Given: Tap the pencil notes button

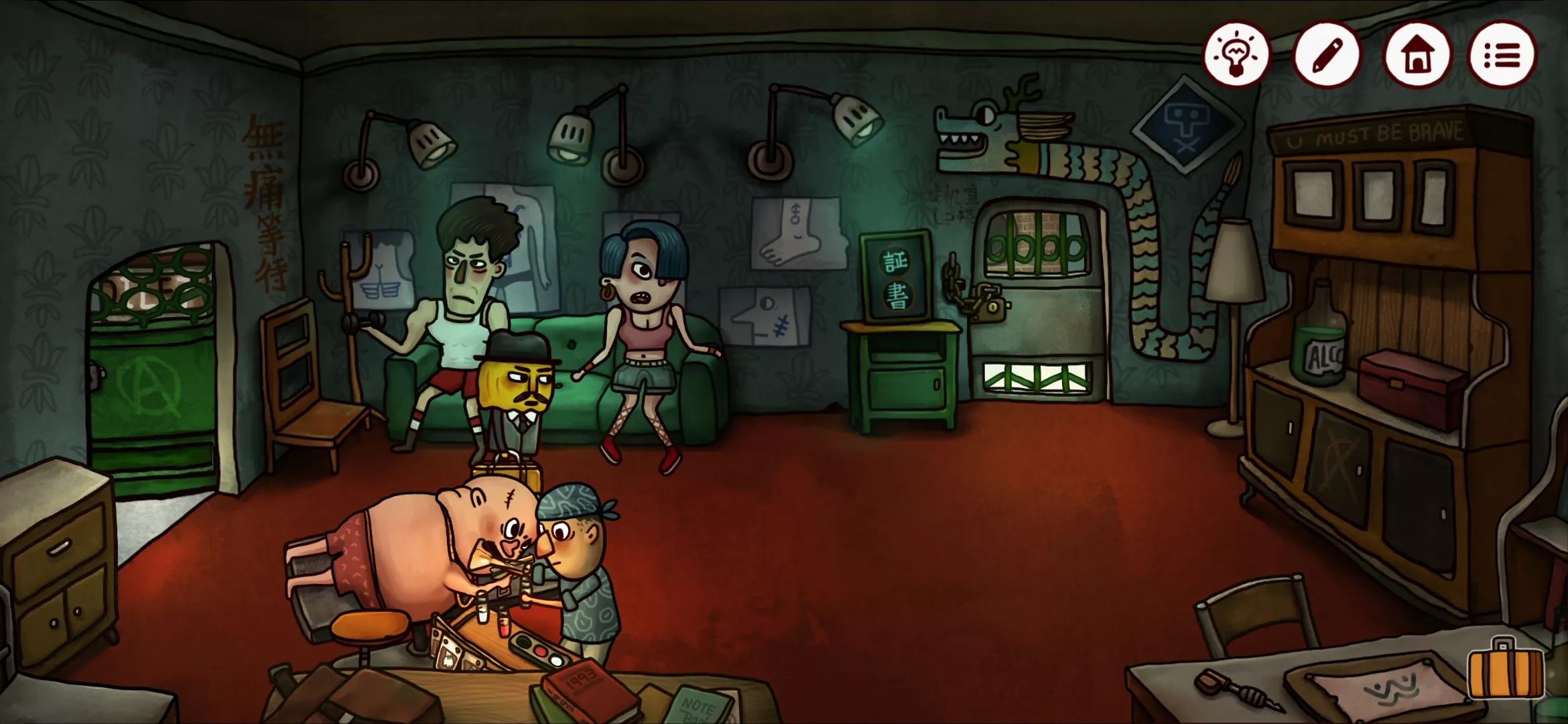Looking at the screenshot, I should point(1326,55).
